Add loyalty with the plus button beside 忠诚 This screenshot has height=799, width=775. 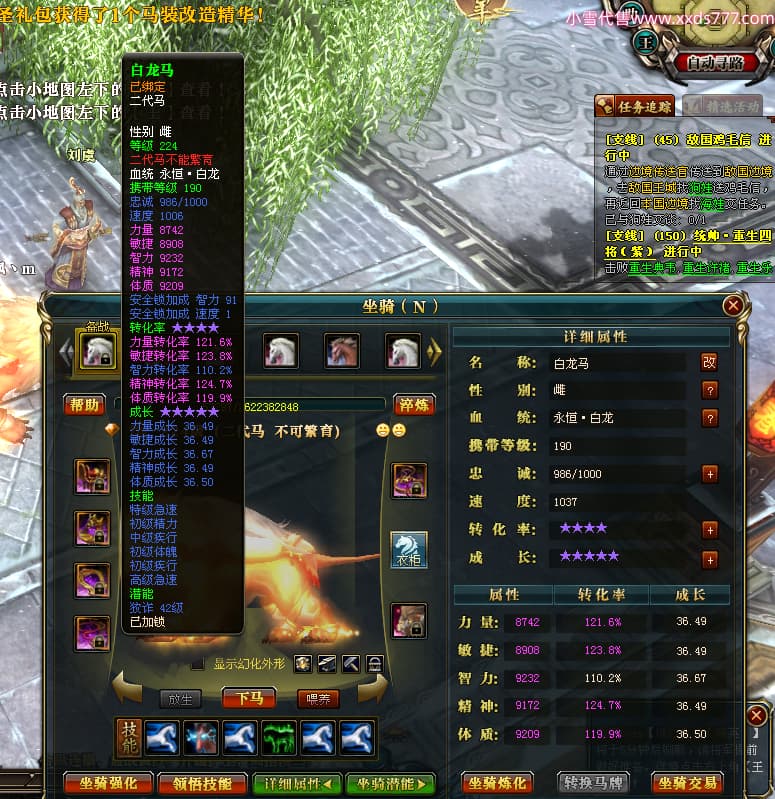point(710,474)
